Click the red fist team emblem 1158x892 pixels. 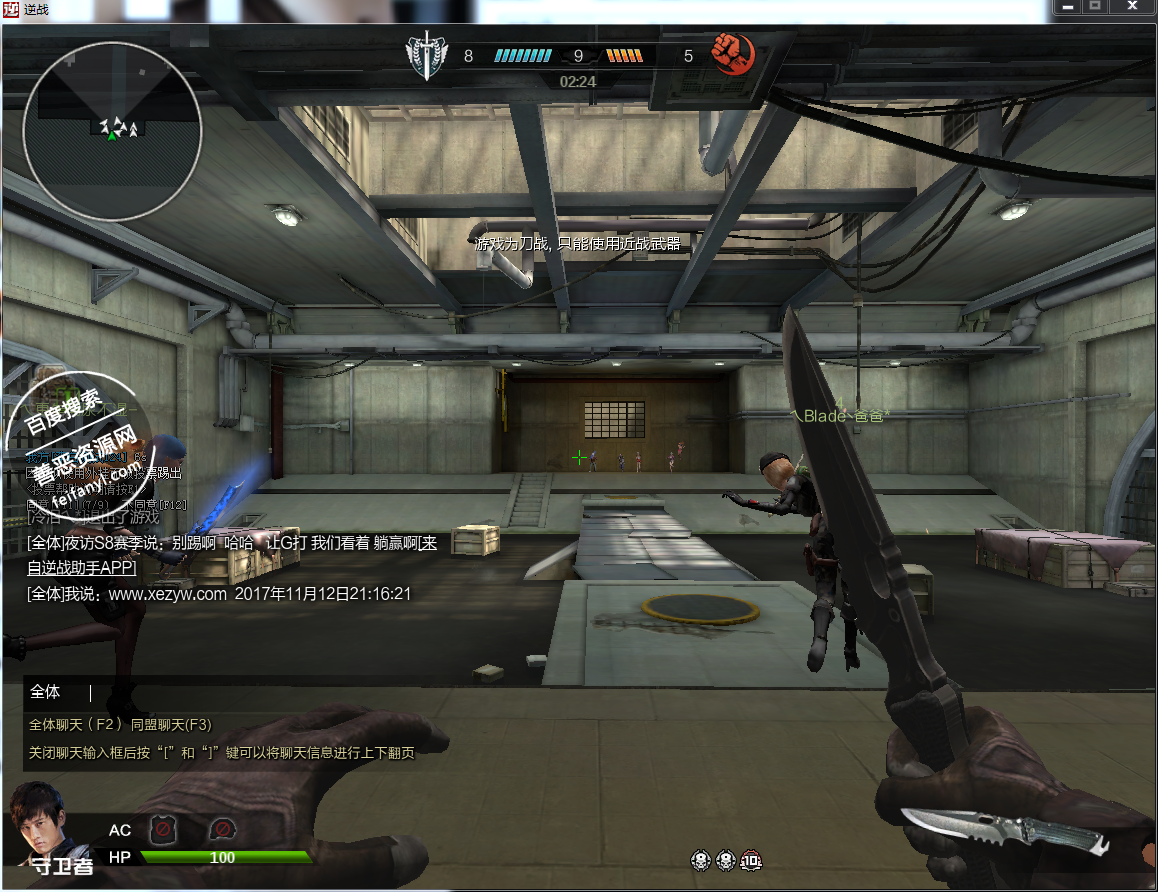[x=732, y=54]
